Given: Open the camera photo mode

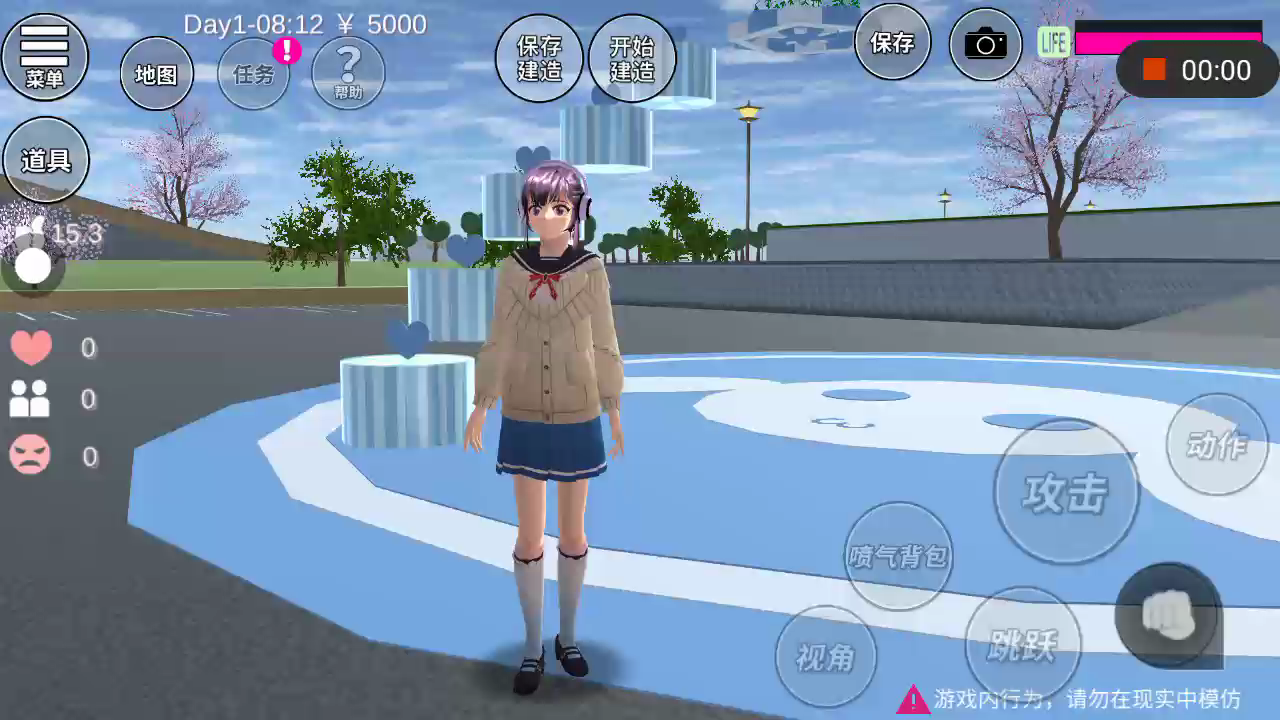Looking at the screenshot, I should (985, 44).
